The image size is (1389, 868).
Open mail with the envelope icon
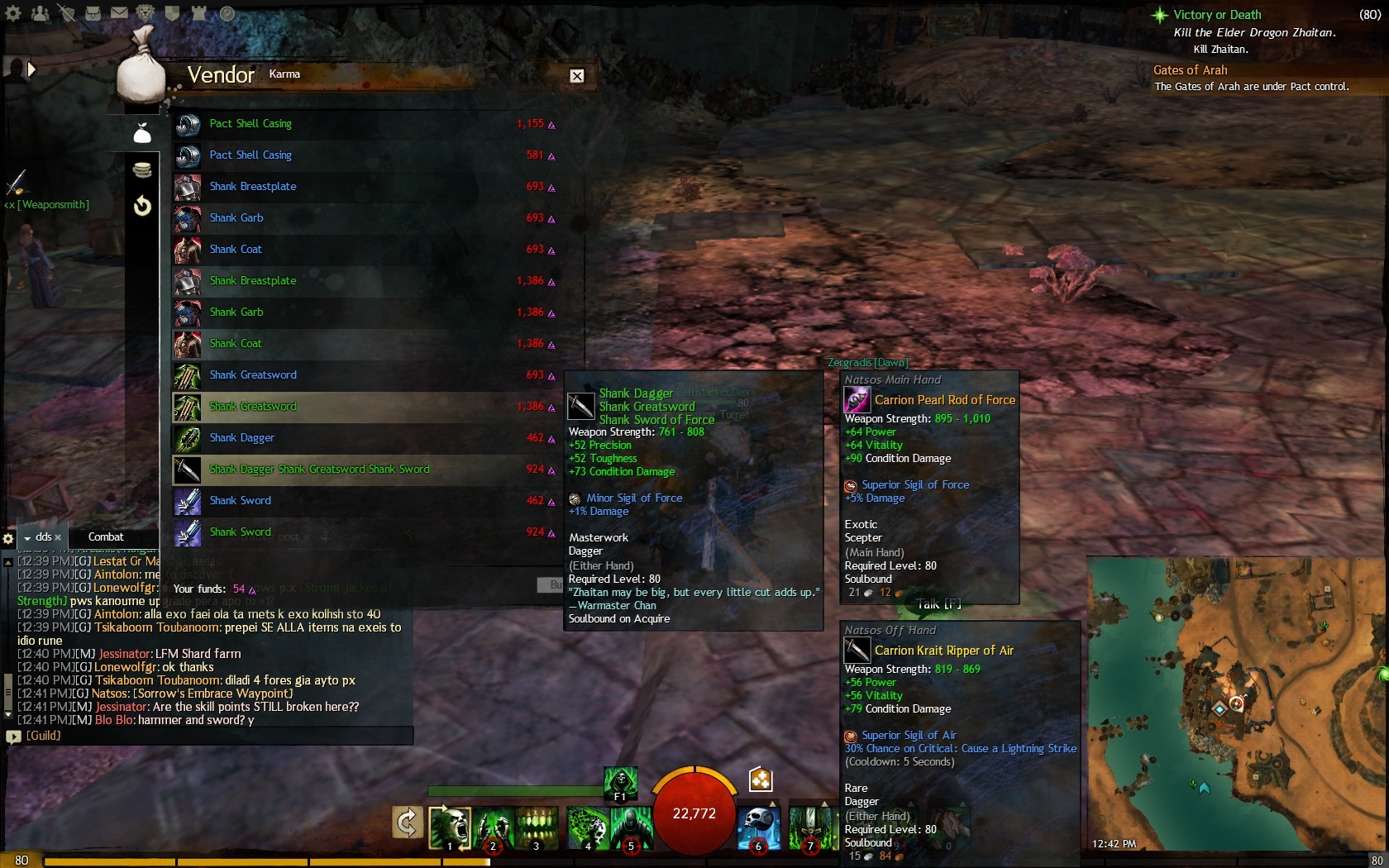[119, 13]
